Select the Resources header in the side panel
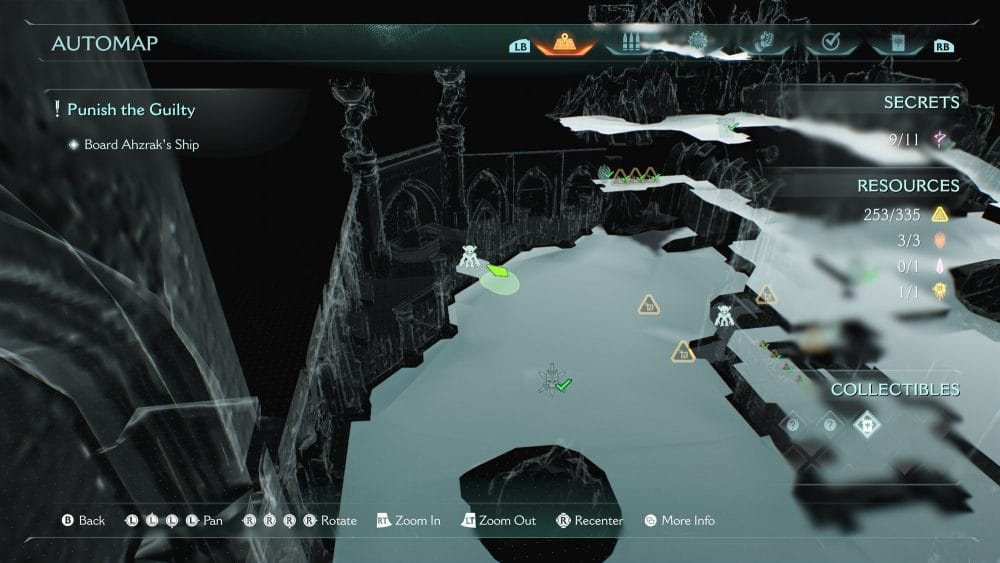 (x=908, y=185)
